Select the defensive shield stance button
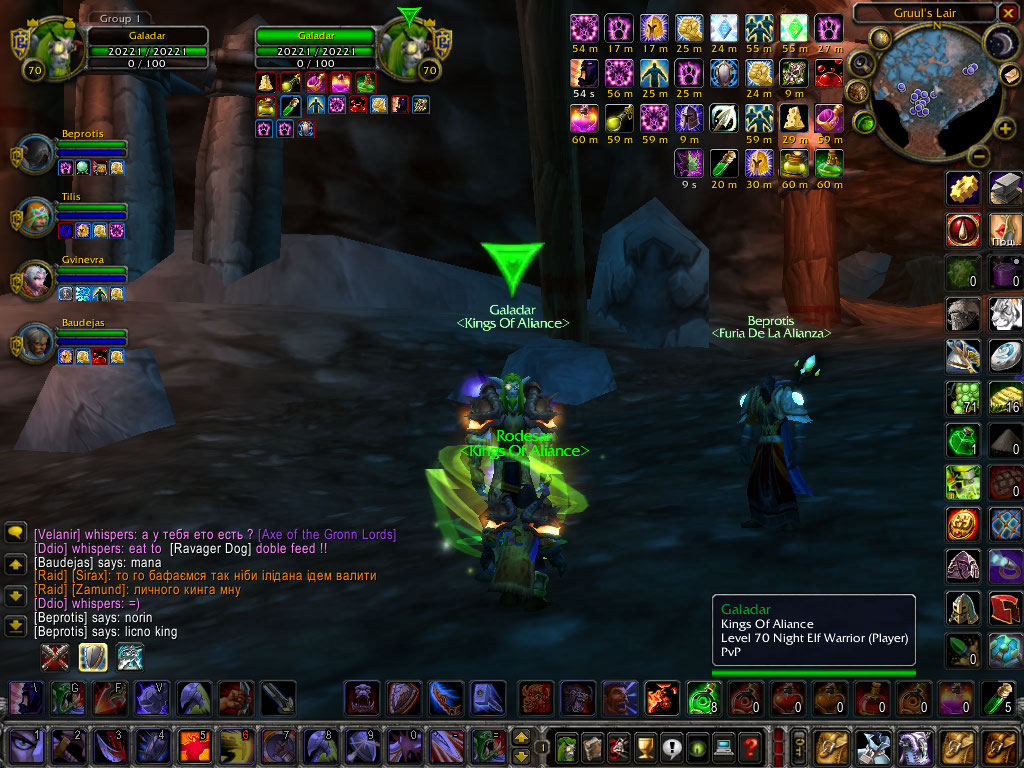 pos(93,656)
